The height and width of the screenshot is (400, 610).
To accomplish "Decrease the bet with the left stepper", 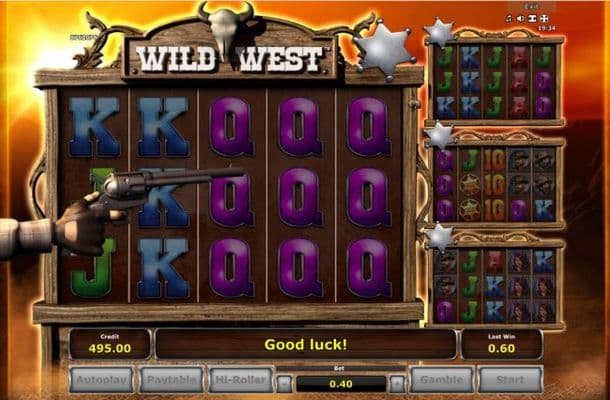I will click(x=285, y=382).
